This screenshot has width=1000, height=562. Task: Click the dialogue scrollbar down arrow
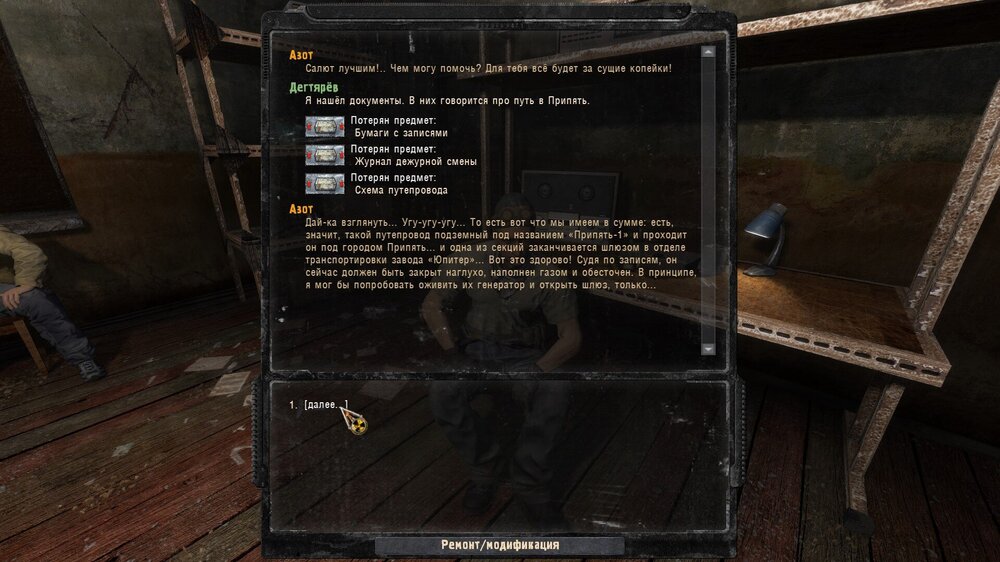click(708, 349)
